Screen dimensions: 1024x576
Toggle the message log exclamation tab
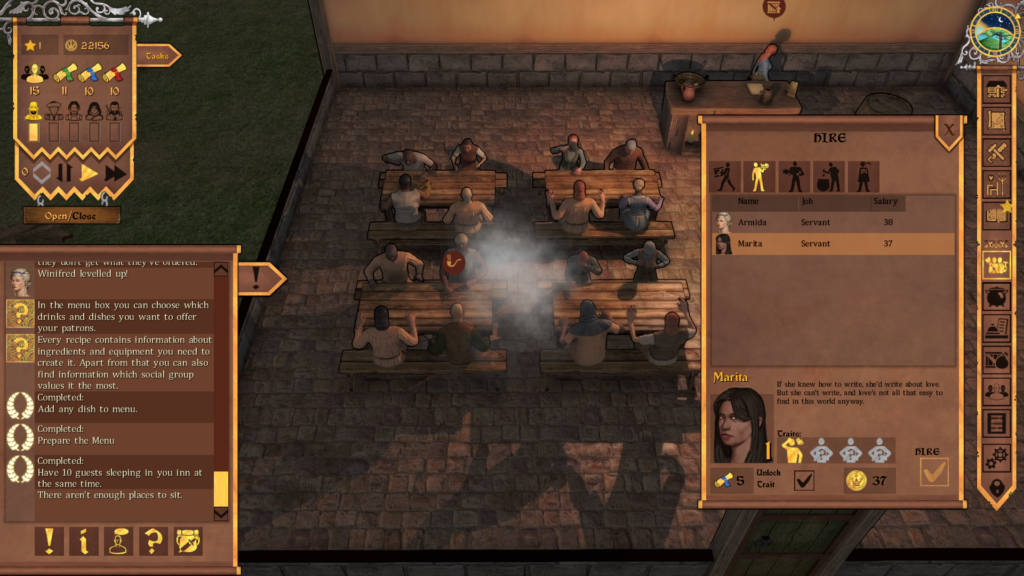pos(260,278)
